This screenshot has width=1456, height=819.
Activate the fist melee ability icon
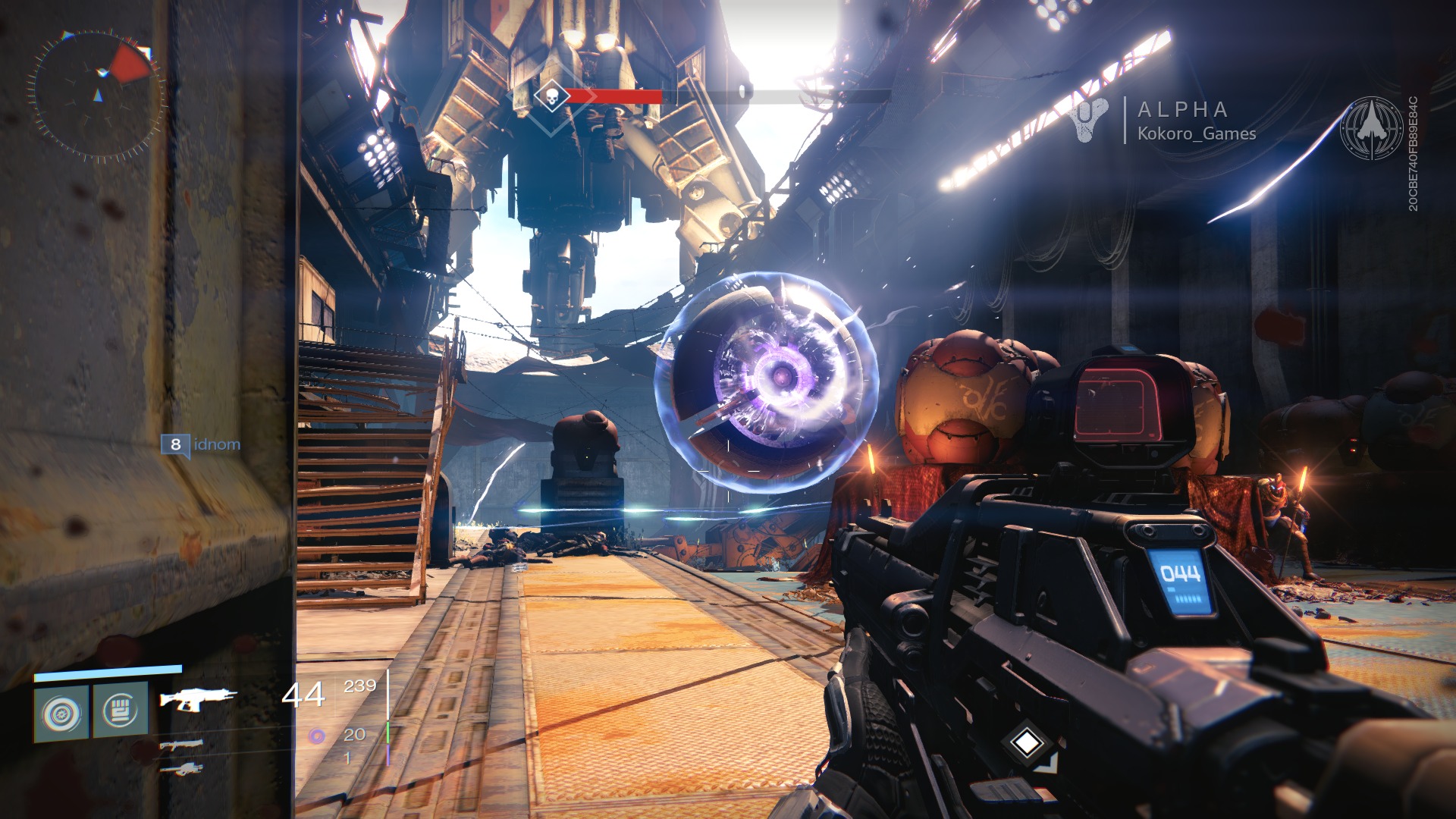(x=120, y=711)
